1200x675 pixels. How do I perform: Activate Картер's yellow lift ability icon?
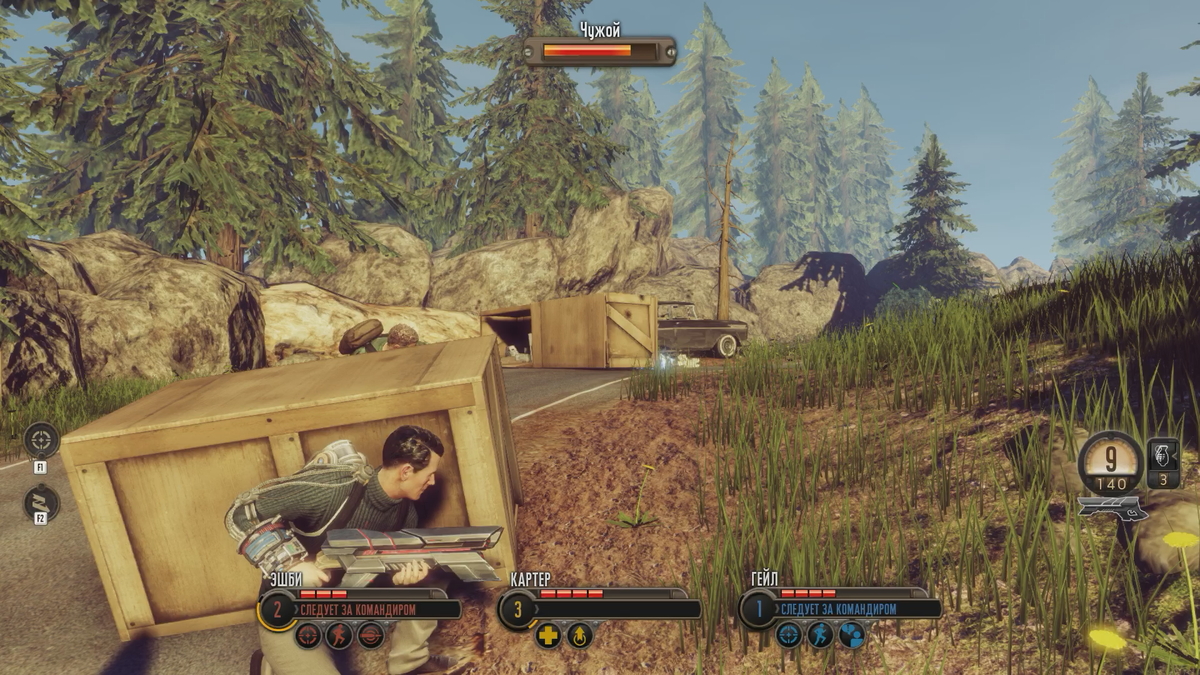click(580, 635)
